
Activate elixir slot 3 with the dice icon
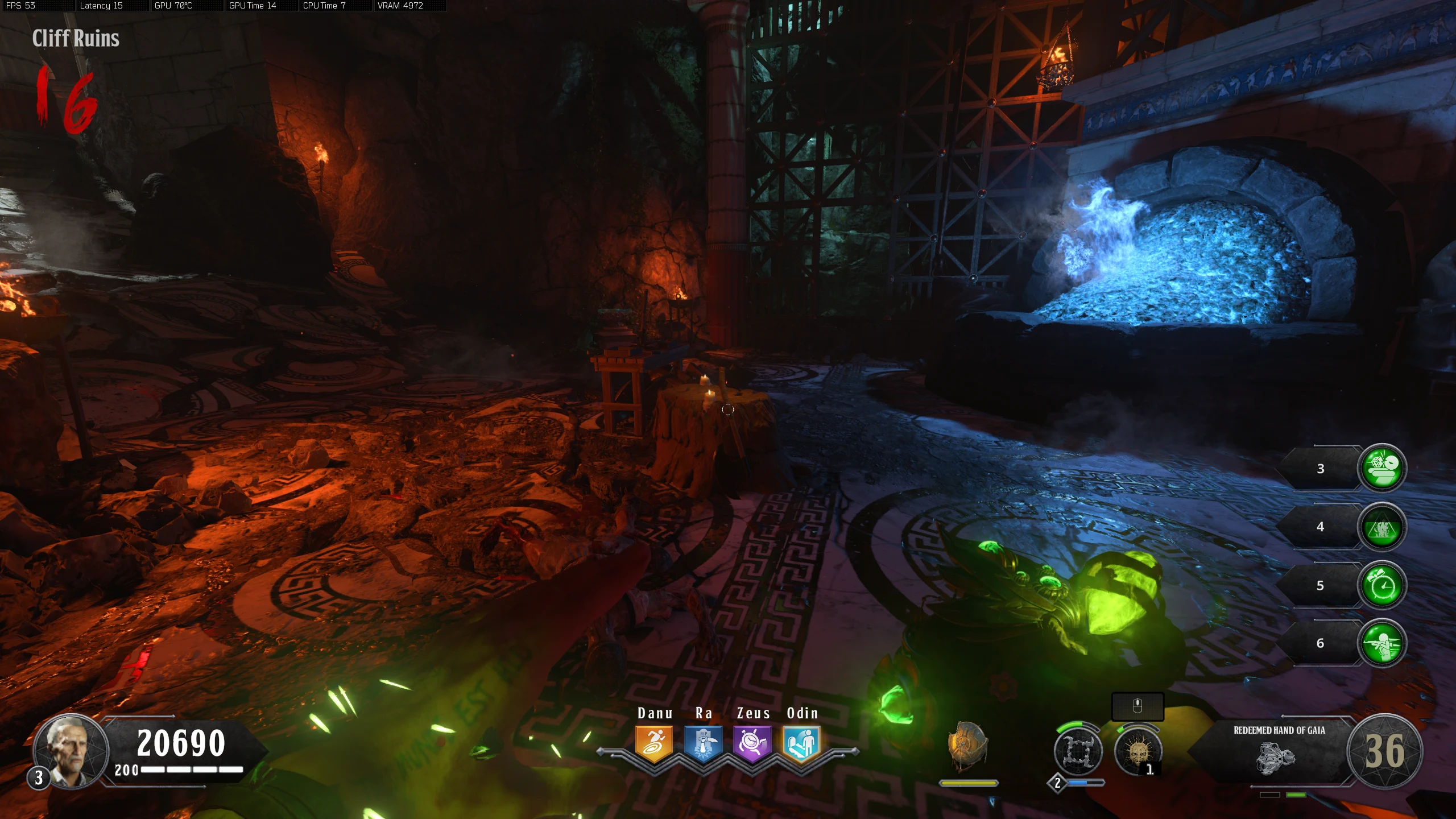click(1381, 468)
